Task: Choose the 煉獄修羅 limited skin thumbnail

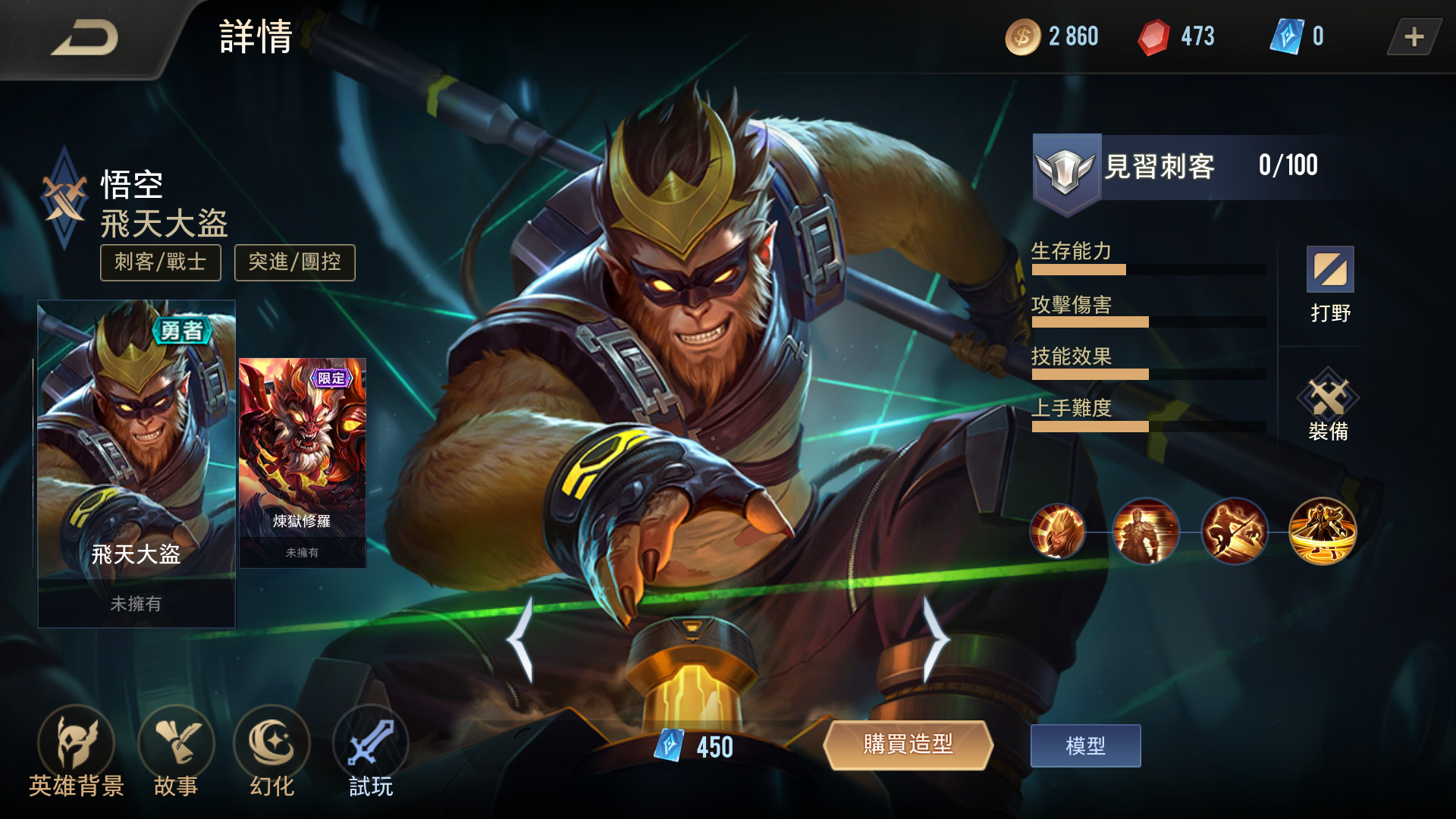Action: click(303, 463)
